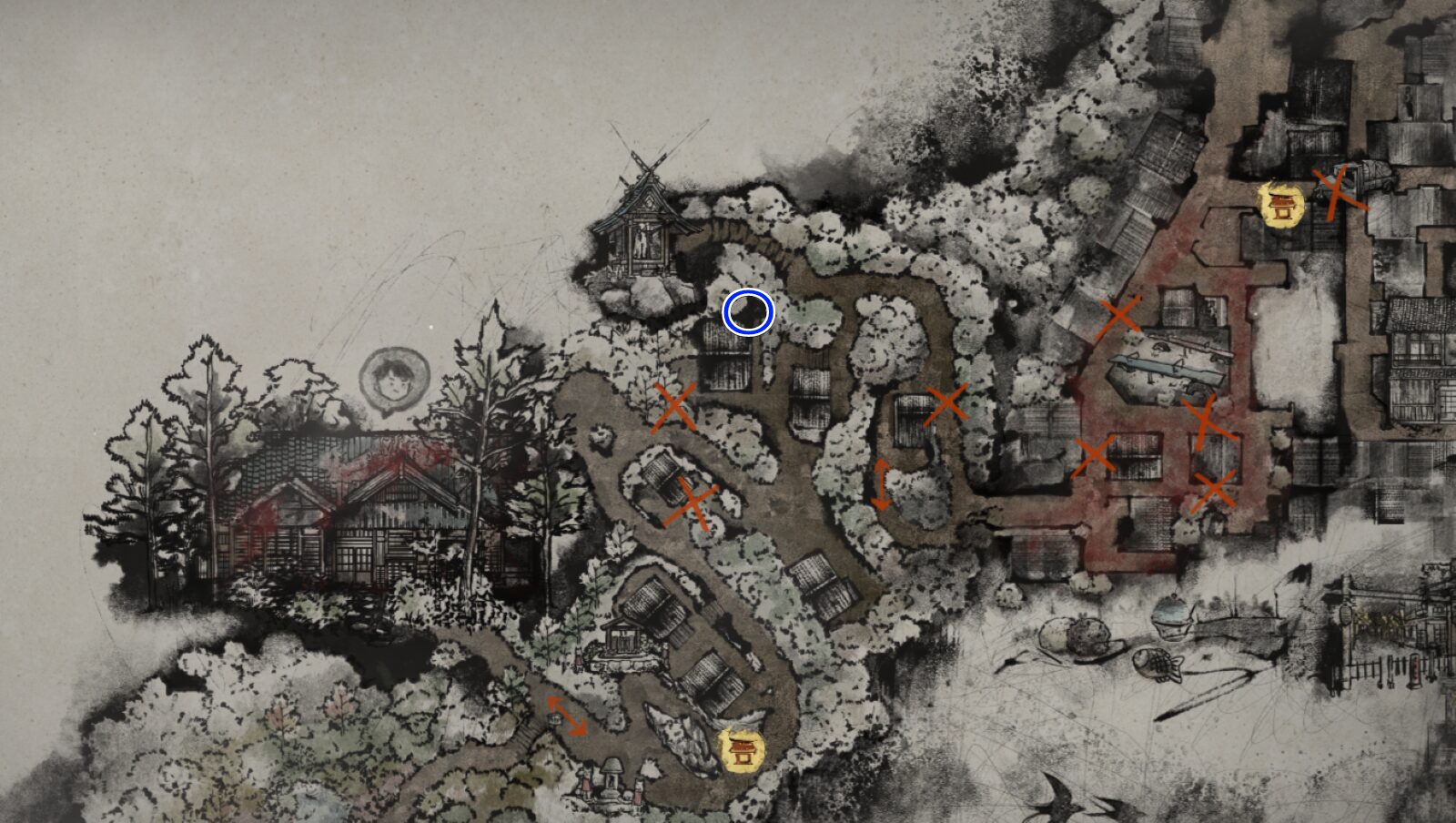This screenshot has width=1456, height=823.
Task: Select the girl's face portrait marker
Action: [393, 381]
